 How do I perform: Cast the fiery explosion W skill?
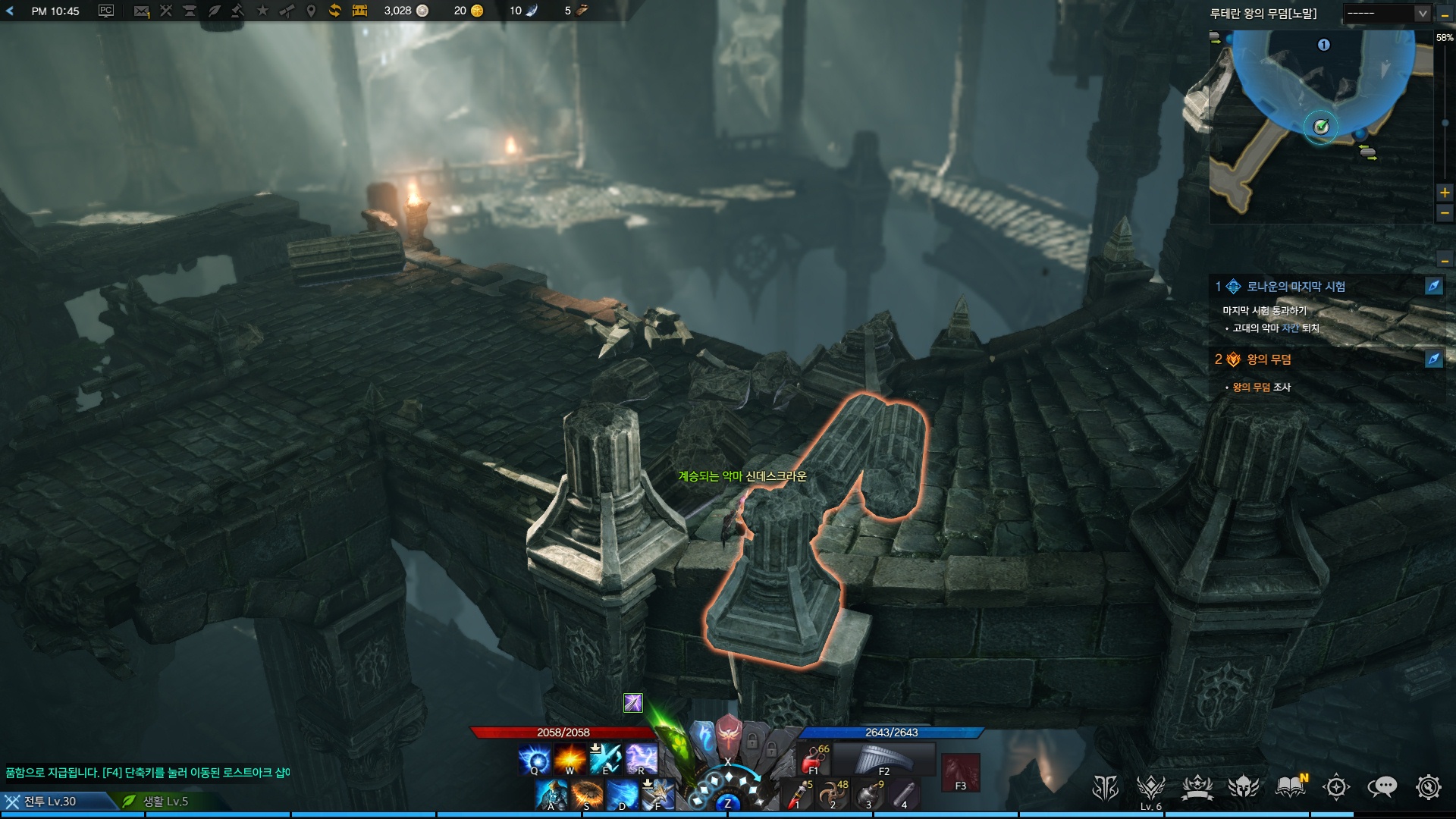click(x=570, y=759)
